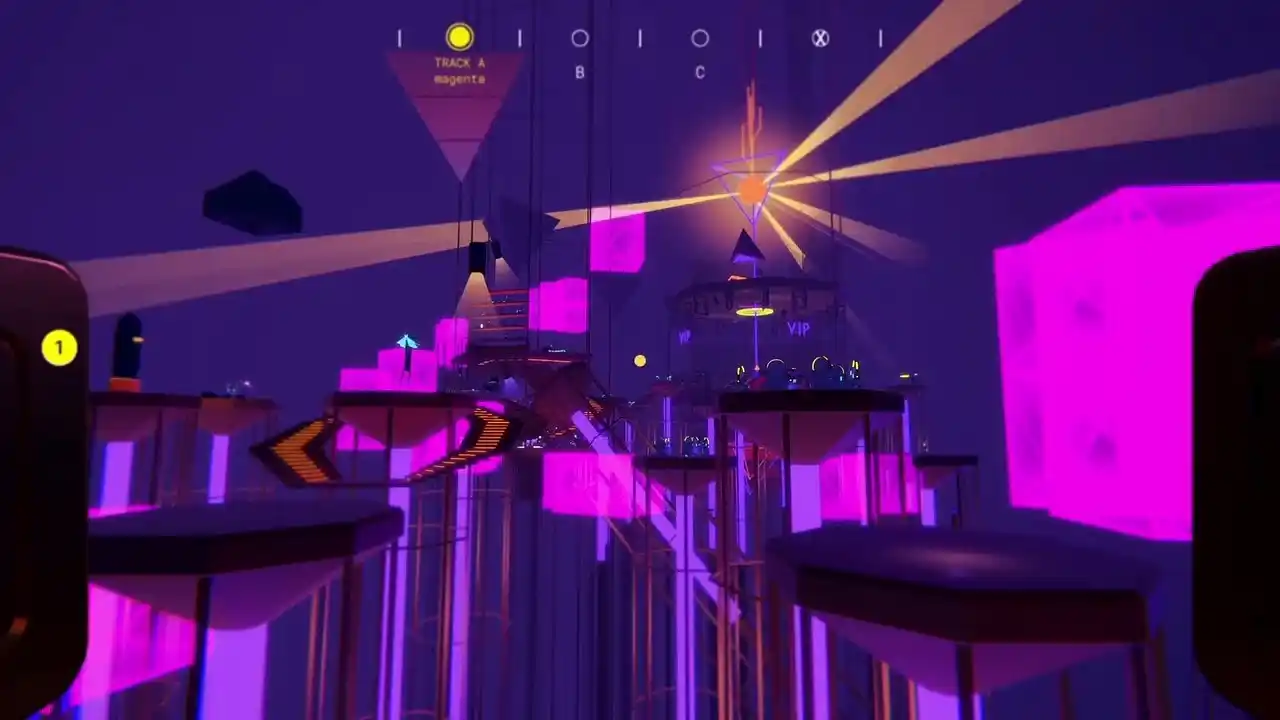This screenshot has height=720, width=1280.
Task: Select the yellow Track A magenta circle
Action: tap(459, 37)
